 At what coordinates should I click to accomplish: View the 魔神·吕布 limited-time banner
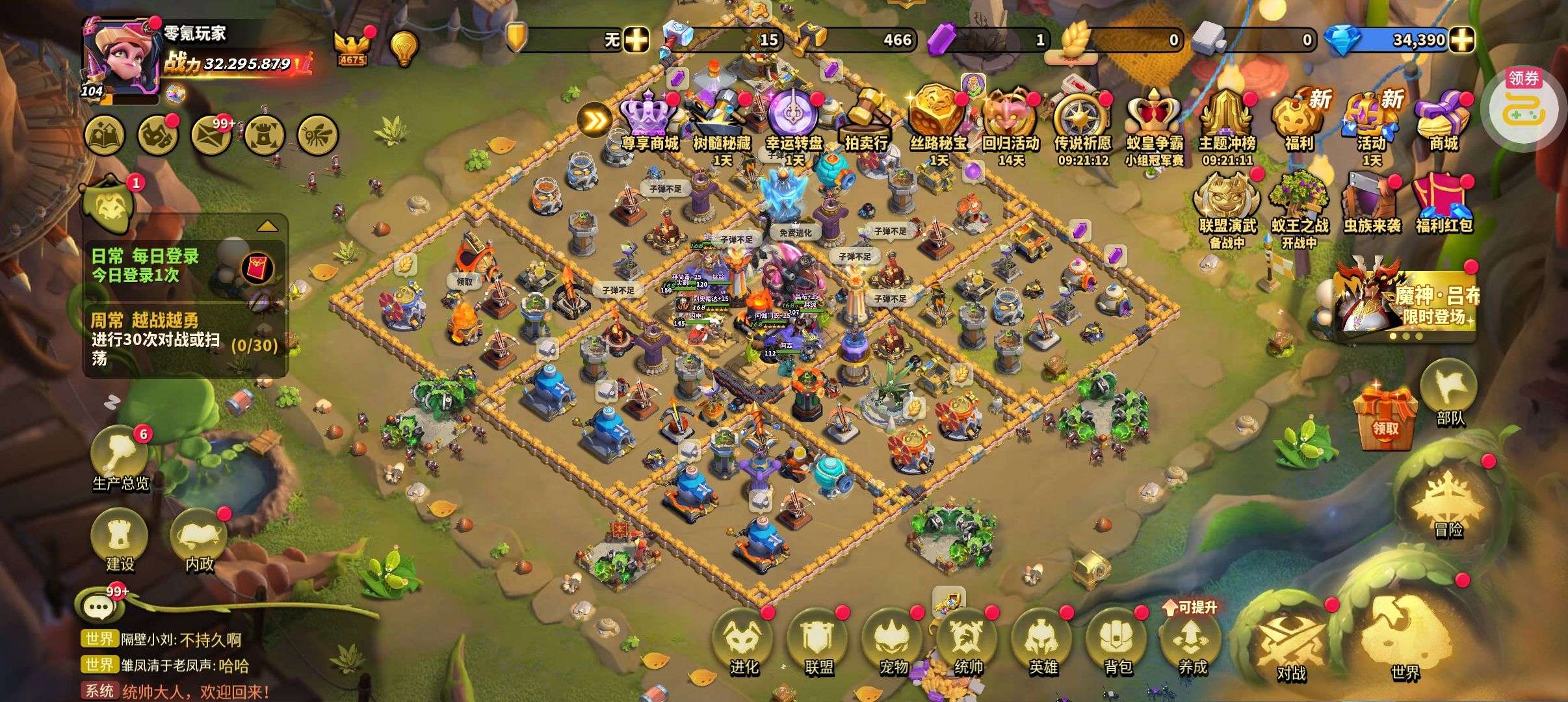[x=1404, y=300]
